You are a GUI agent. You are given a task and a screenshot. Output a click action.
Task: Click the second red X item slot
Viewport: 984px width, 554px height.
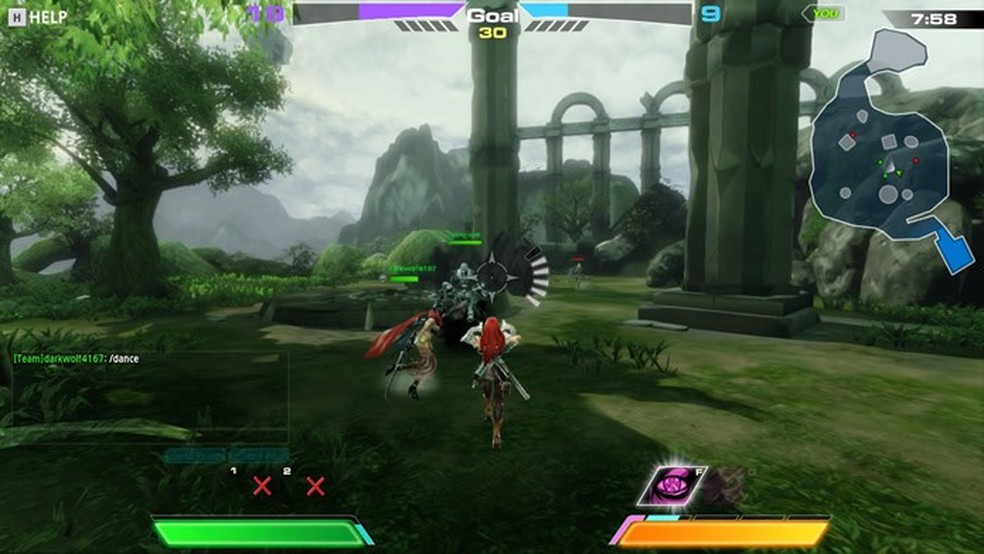point(315,487)
